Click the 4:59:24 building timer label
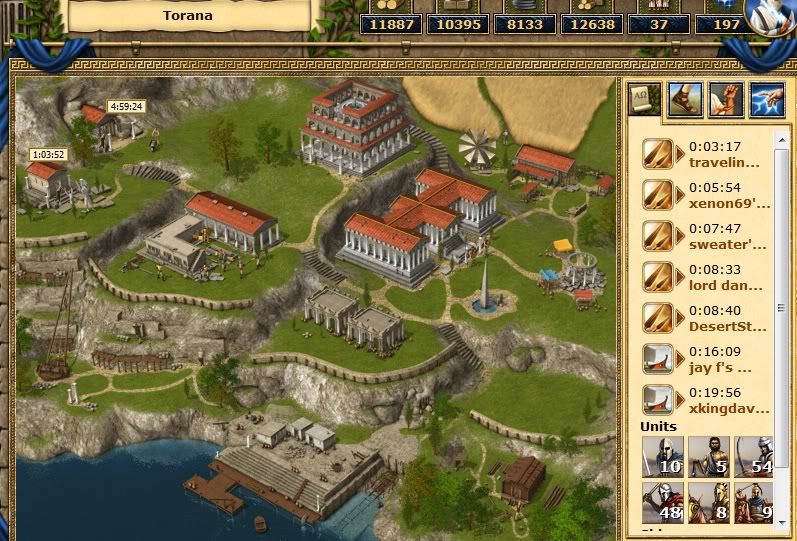 coord(127,106)
